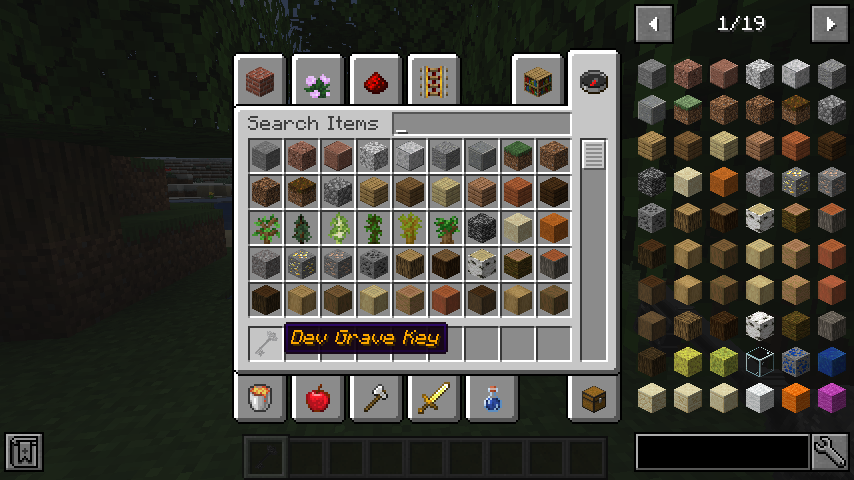Pick up the Dev Grave Key item
The width and height of the screenshot is (854, 480).
click(265, 343)
